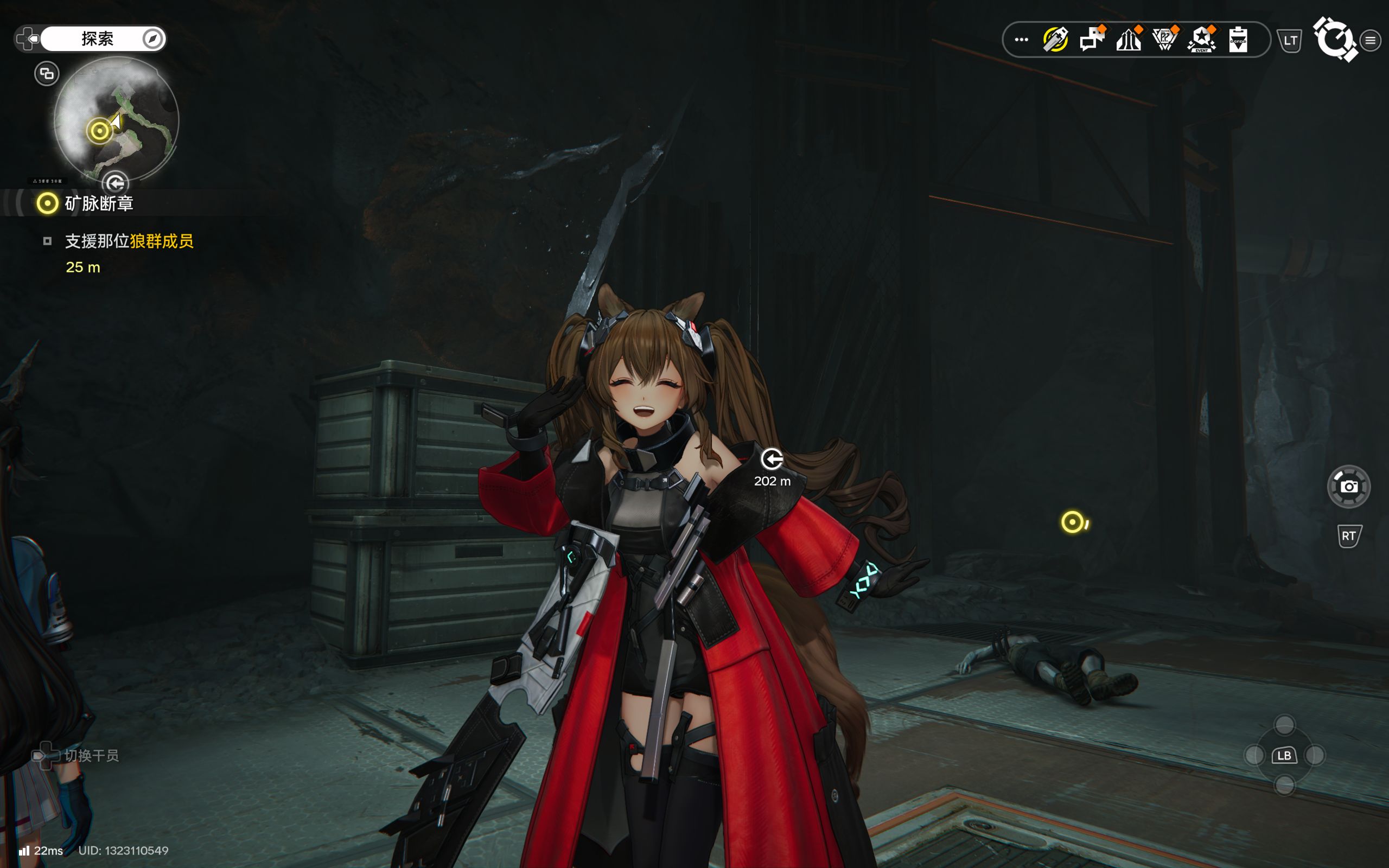Open the upward arrows icon

click(x=1128, y=40)
